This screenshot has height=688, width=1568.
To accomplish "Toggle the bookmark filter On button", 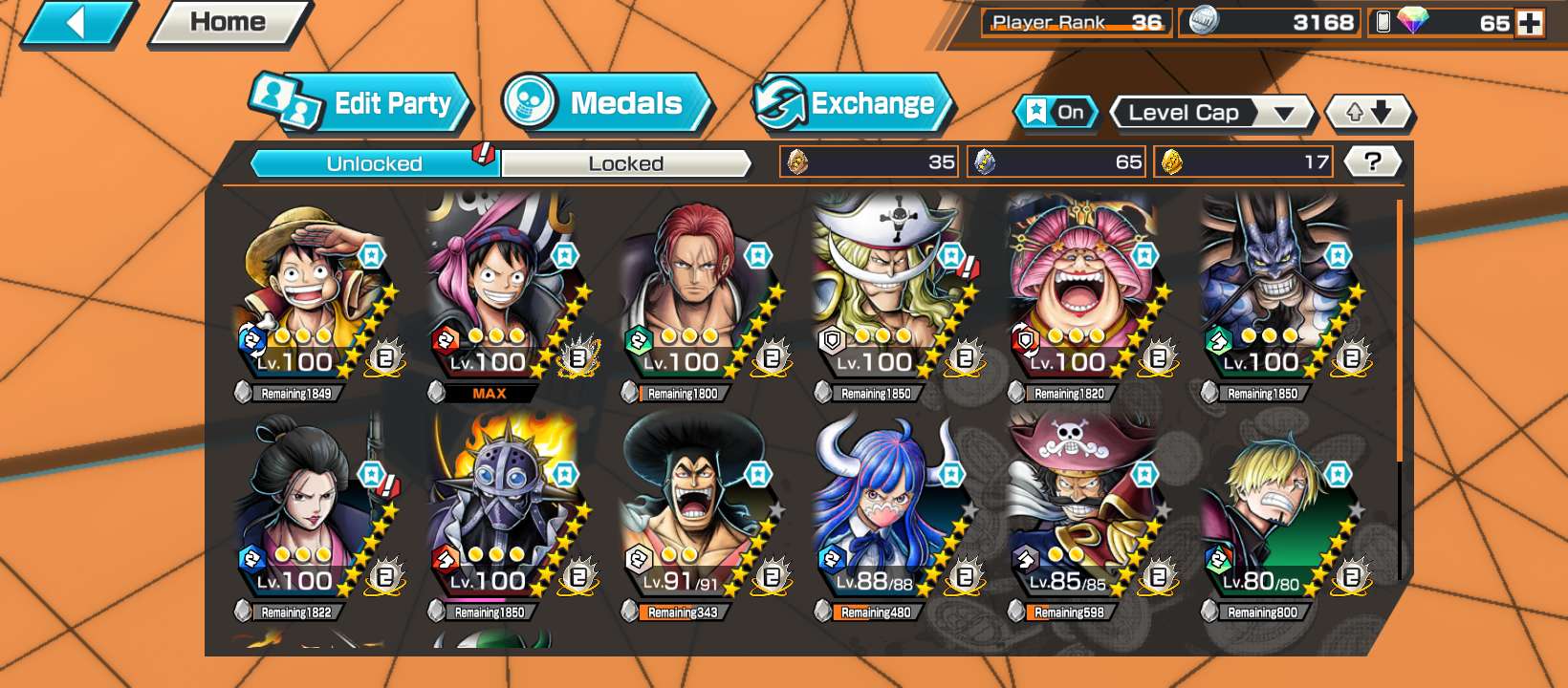I will [x=1056, y=113].
